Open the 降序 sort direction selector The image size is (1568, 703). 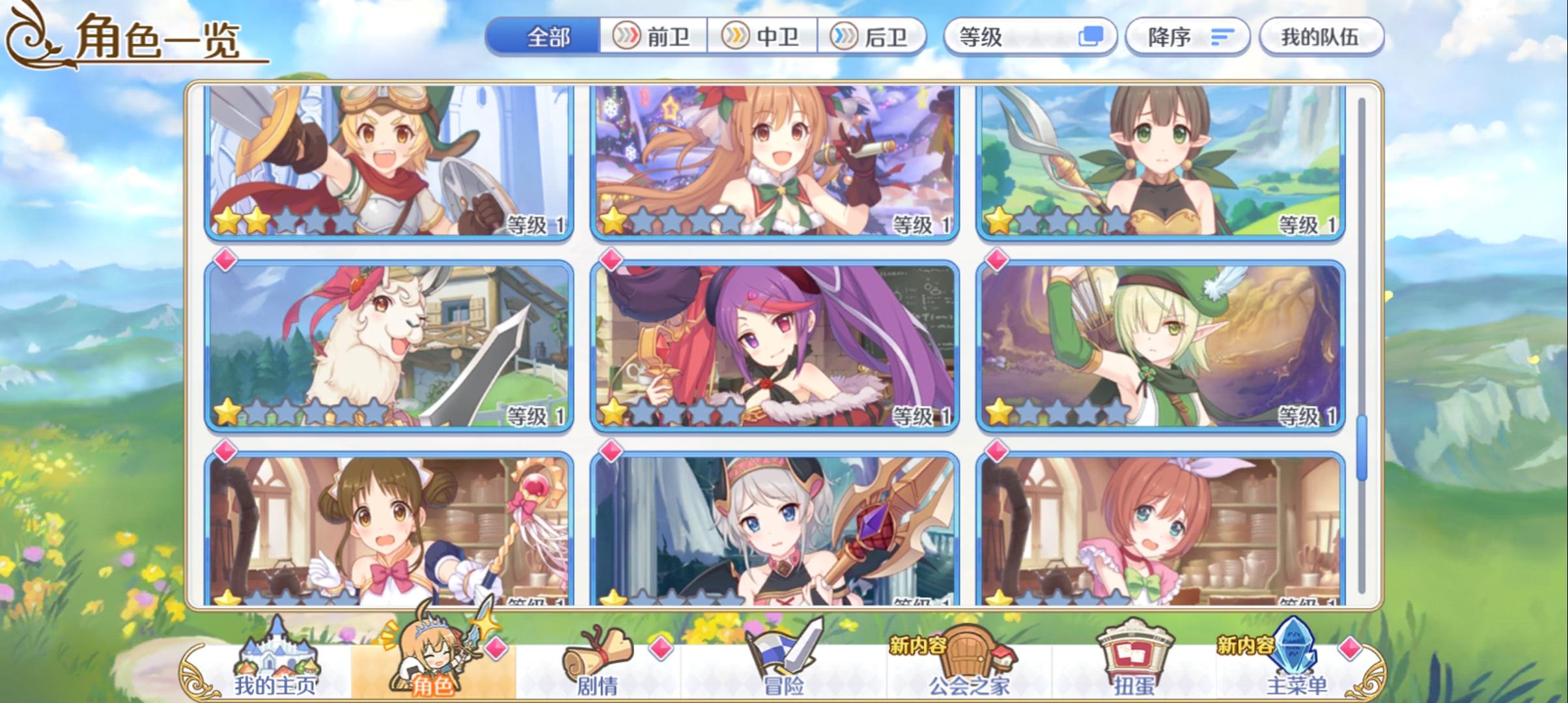pos(1185,37)
